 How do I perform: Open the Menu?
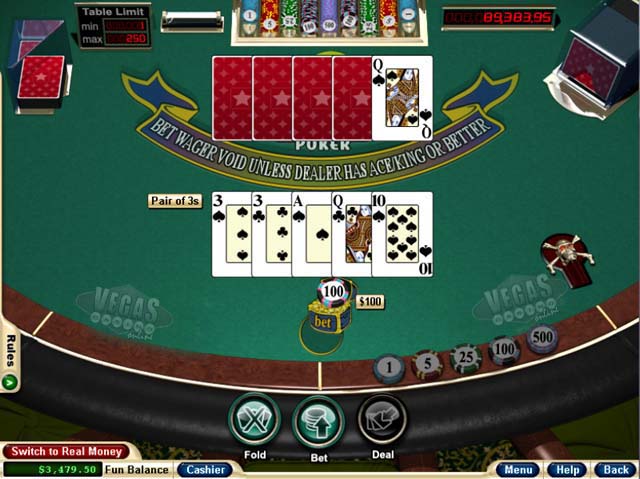(x=519, y=469)
